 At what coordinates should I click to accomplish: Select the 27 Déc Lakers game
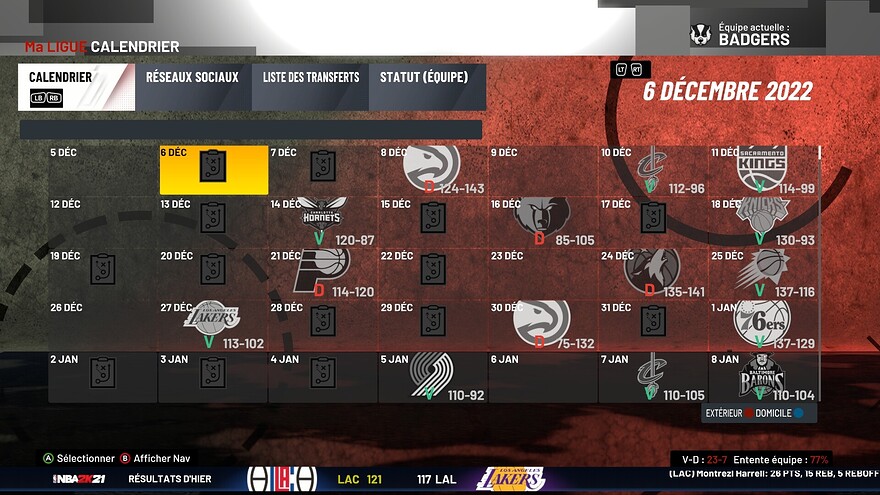click(x=213, y=322)
